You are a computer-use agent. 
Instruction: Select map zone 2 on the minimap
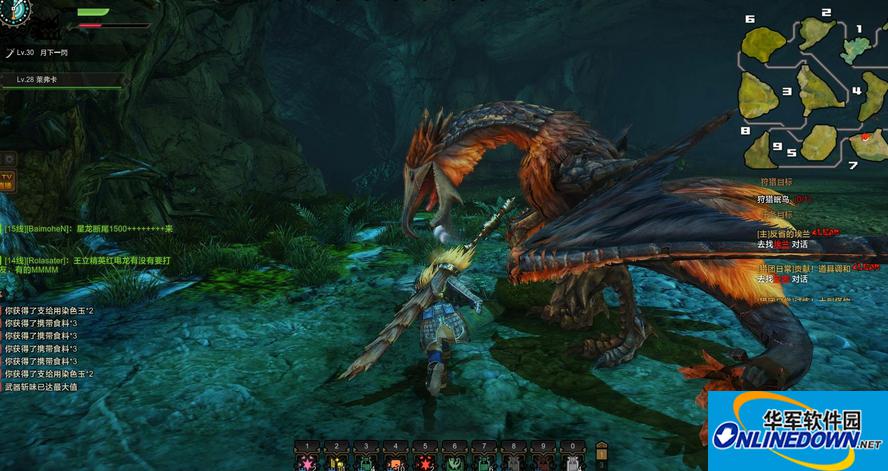click(x=816, y=31)
